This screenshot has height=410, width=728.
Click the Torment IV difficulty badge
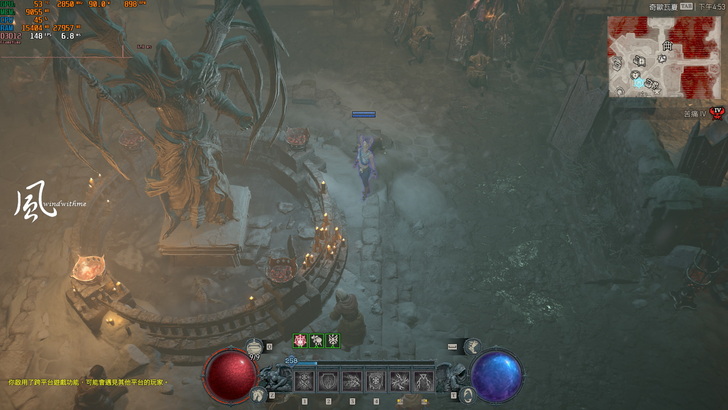pyautogui.click(x=715, y=111)
